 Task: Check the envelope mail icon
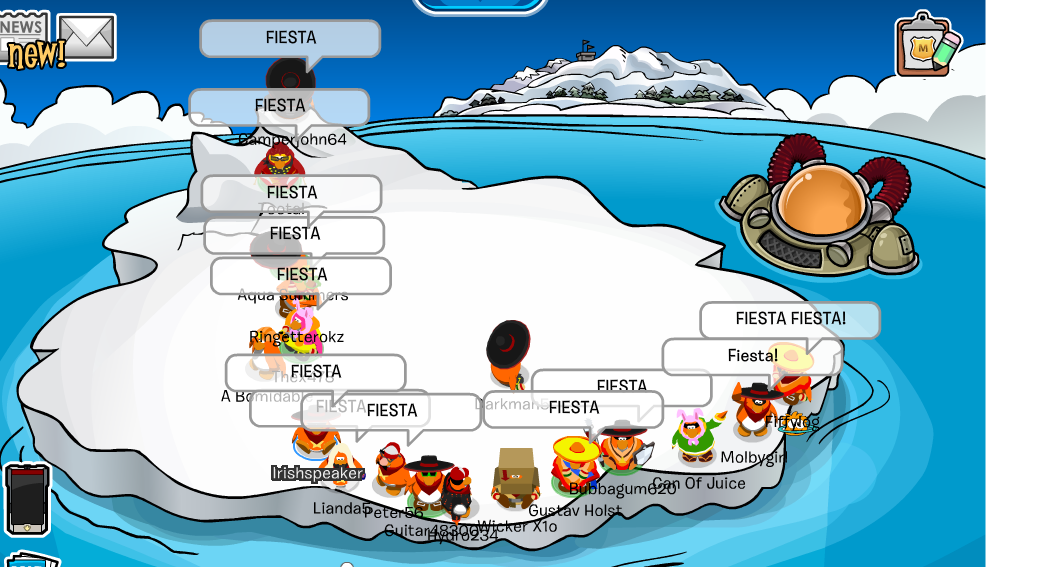tap(87, 38)
